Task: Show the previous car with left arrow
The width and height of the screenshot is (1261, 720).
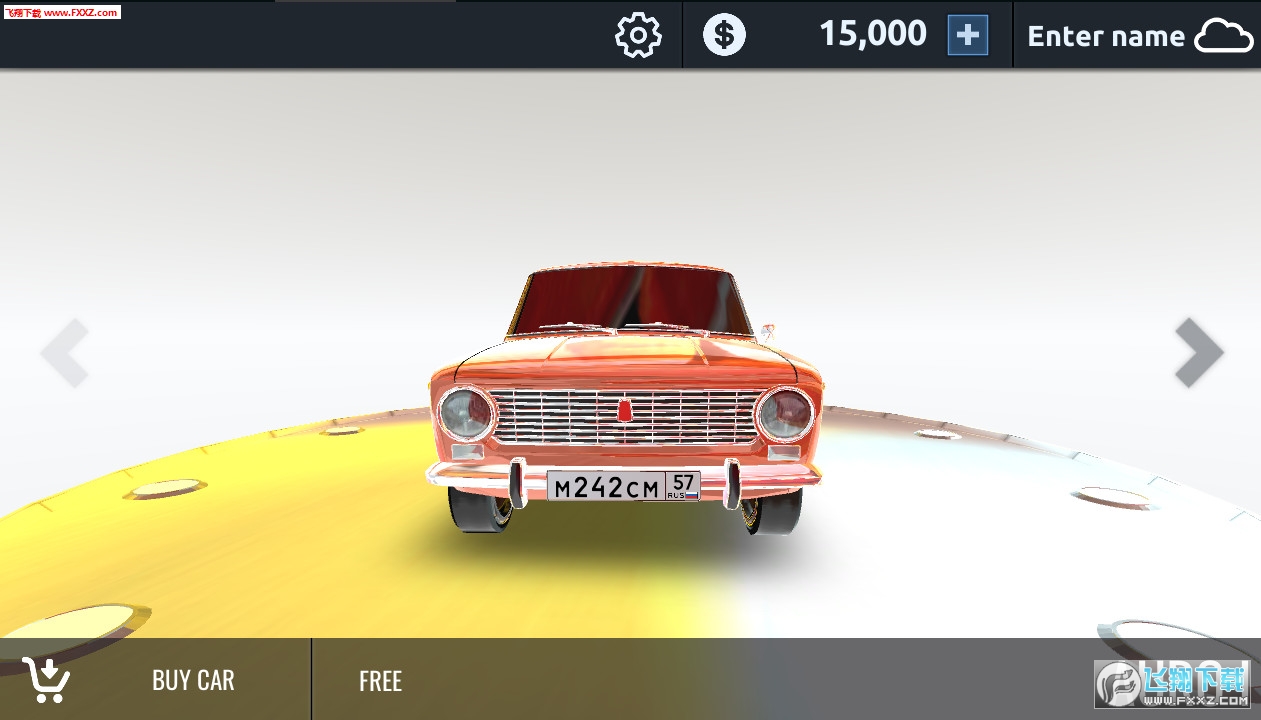Action: tap(65, 352)
